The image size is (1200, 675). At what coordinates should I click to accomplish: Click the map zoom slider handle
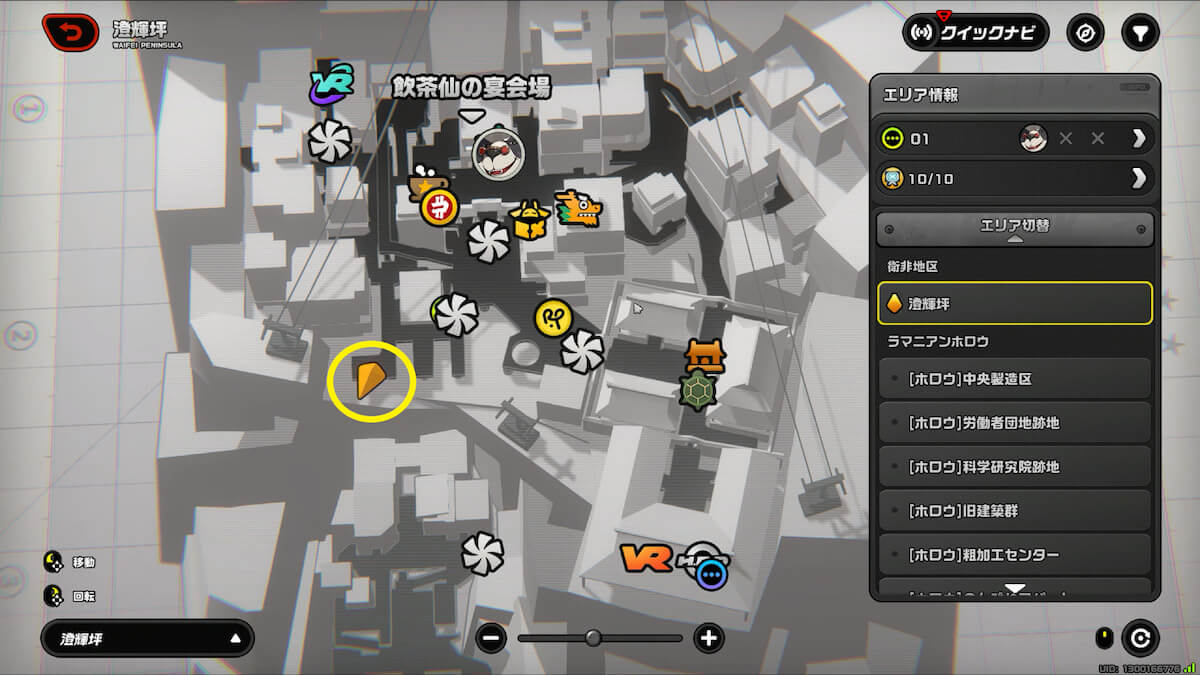pos(593,638)
